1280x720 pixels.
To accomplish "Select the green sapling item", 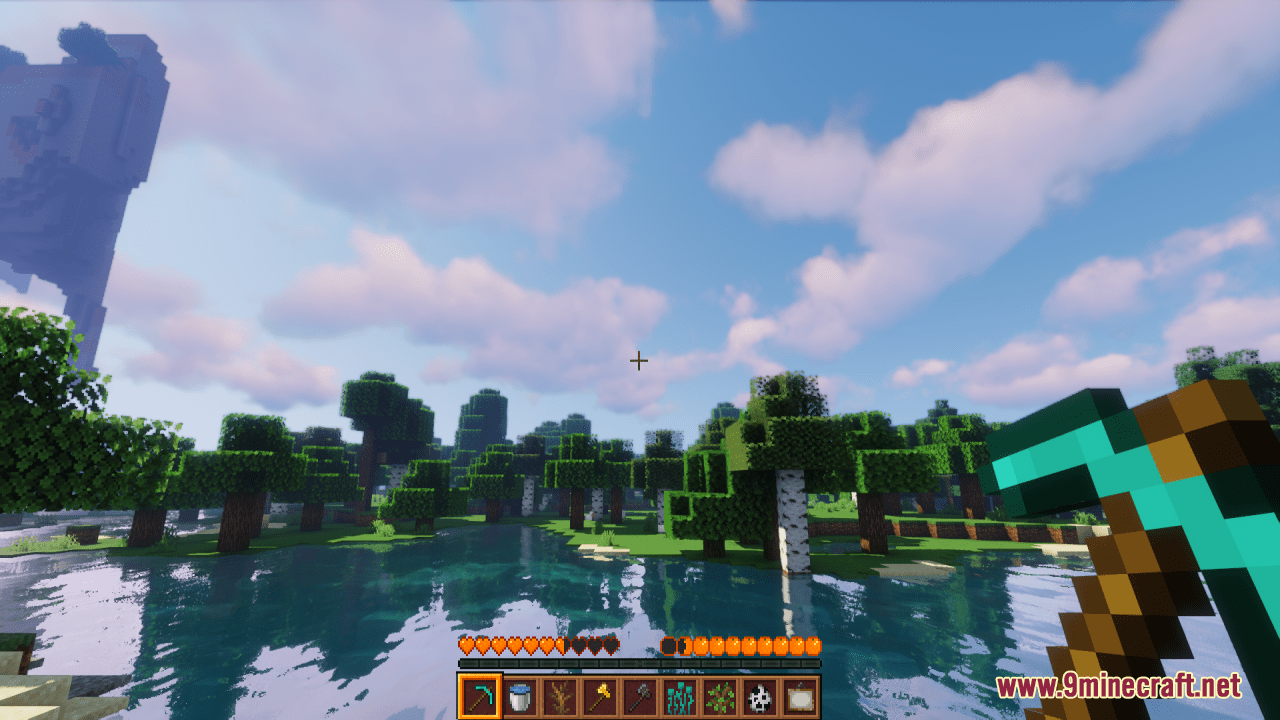I will tap(721, 697).
